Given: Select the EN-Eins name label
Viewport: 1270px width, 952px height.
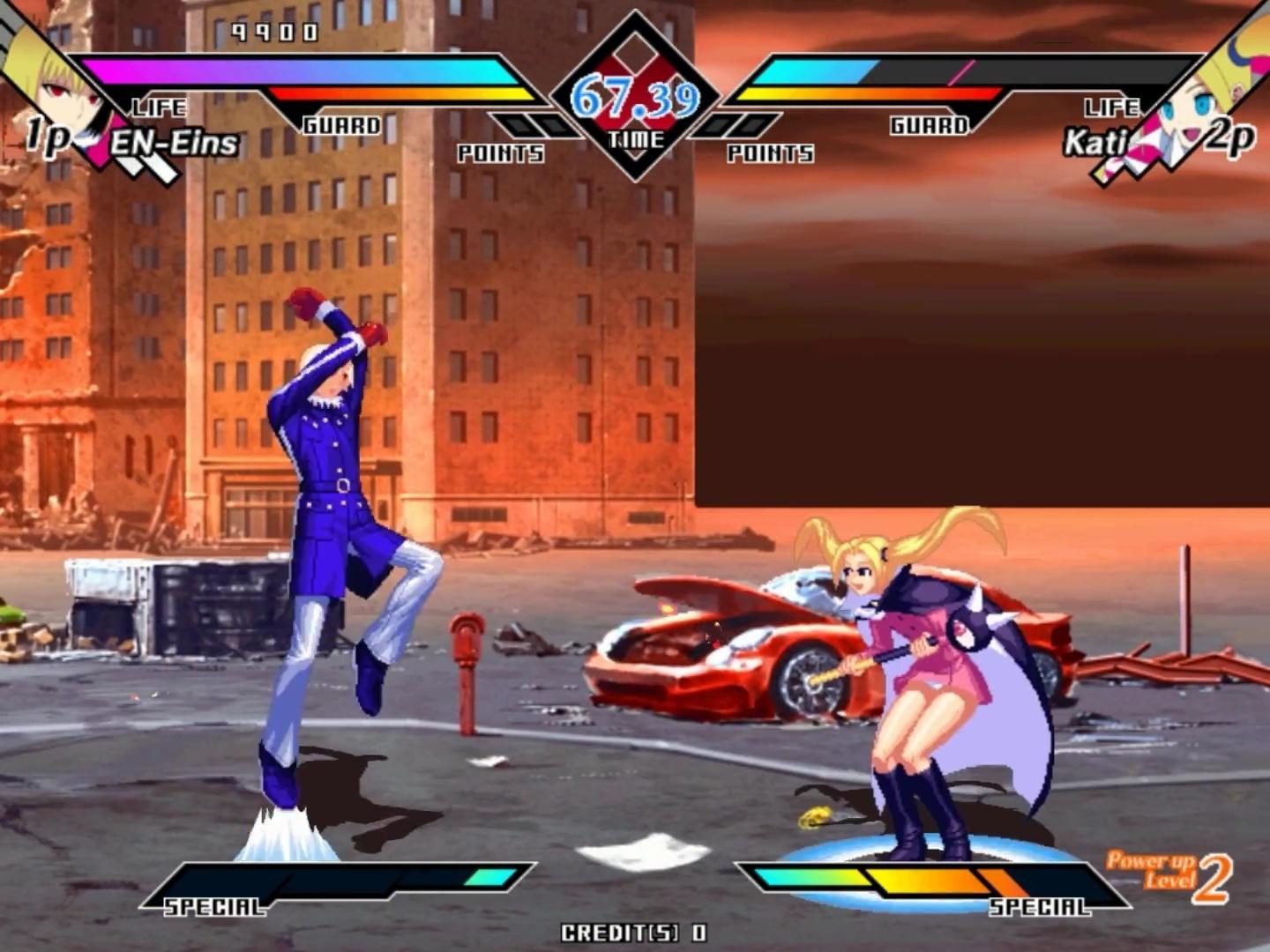Looking at the screenshot, I should tap(176, 141).
